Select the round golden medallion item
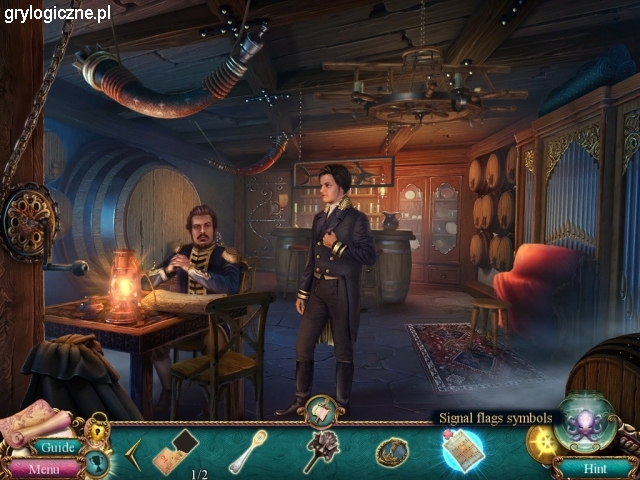This screenshot has width=640, height=480. 391,452
